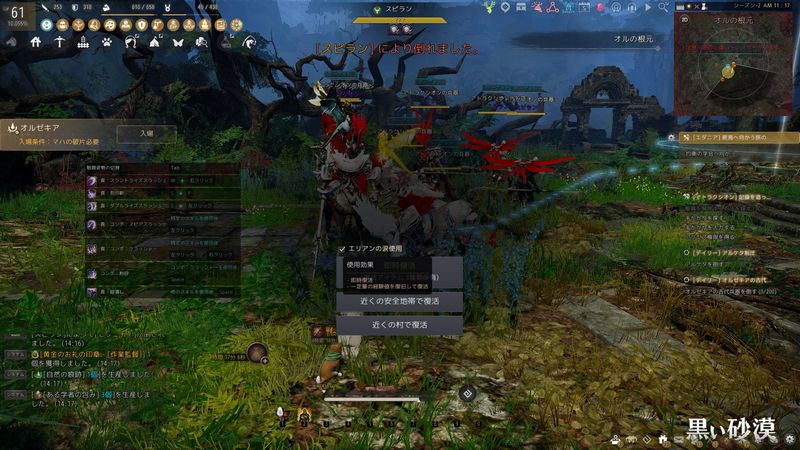Click the house icon in top-left toolbar
800x450 pixels.
pos(36,43)
